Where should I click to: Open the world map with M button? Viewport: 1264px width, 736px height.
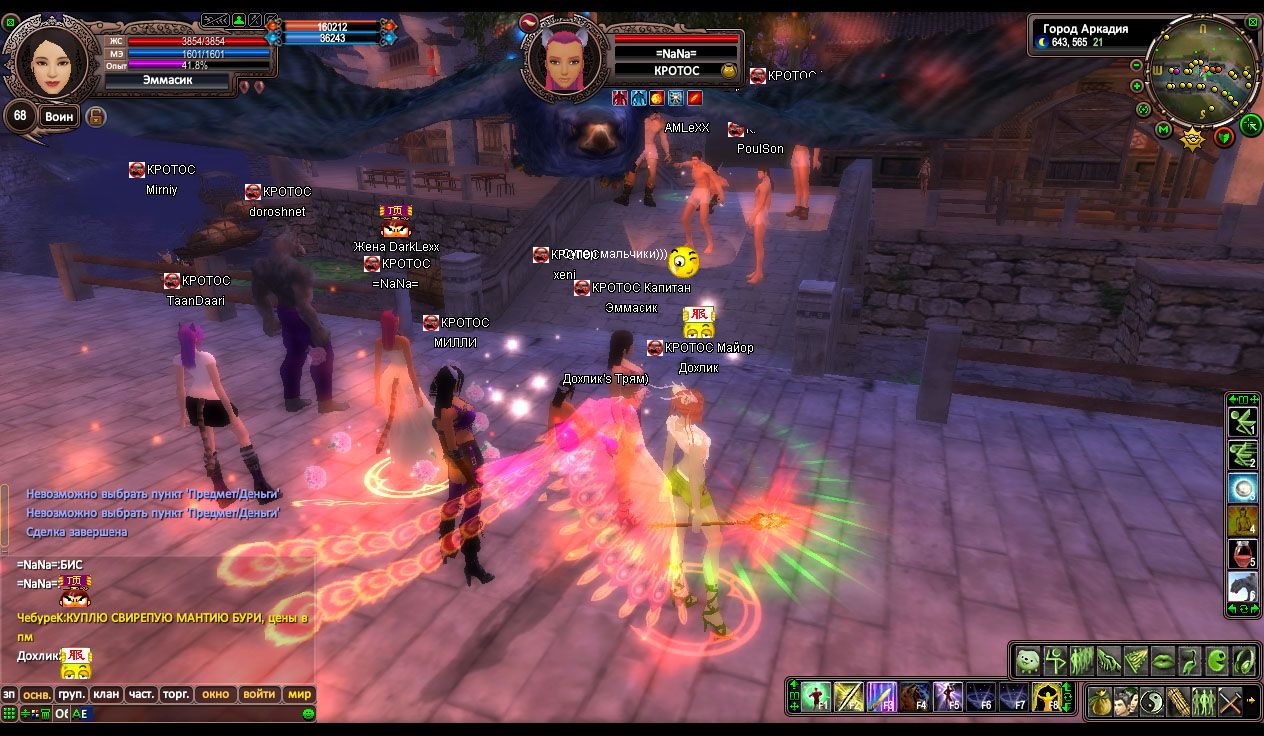[x=1163, y=130]
